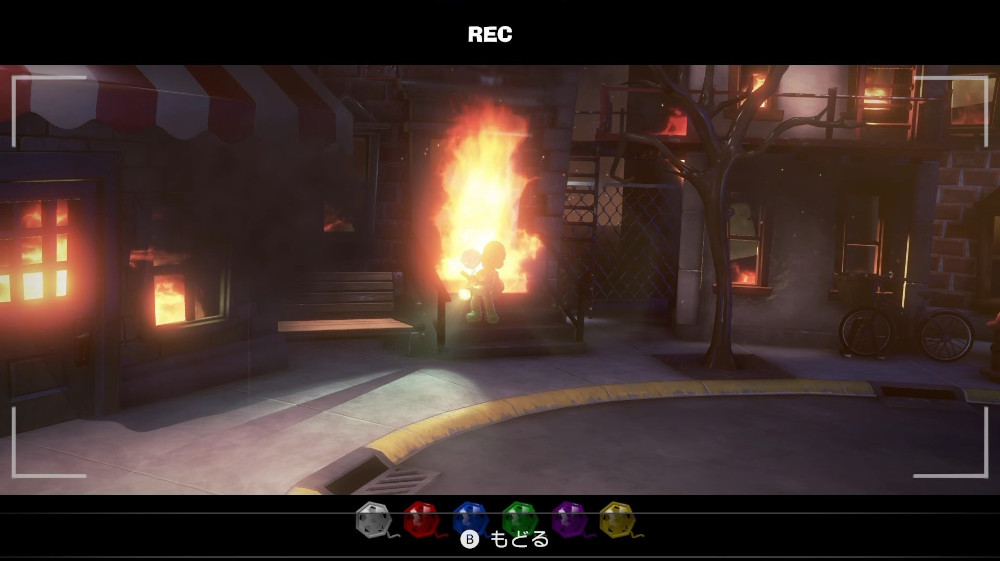Select the red gem icon

[x=420, y=518]
